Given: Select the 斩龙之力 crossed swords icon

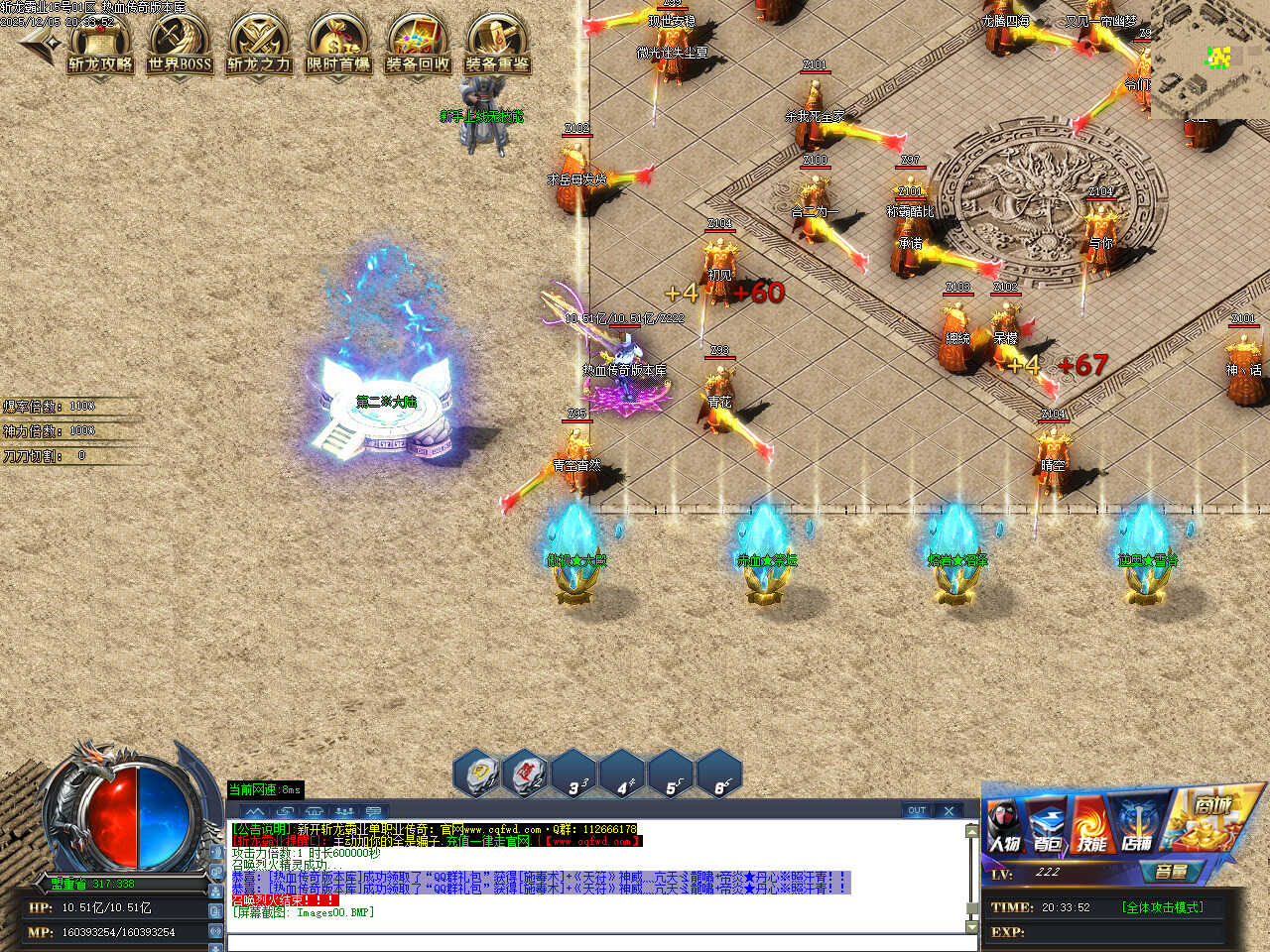Looking at the screenshot, I should point(259,45).
